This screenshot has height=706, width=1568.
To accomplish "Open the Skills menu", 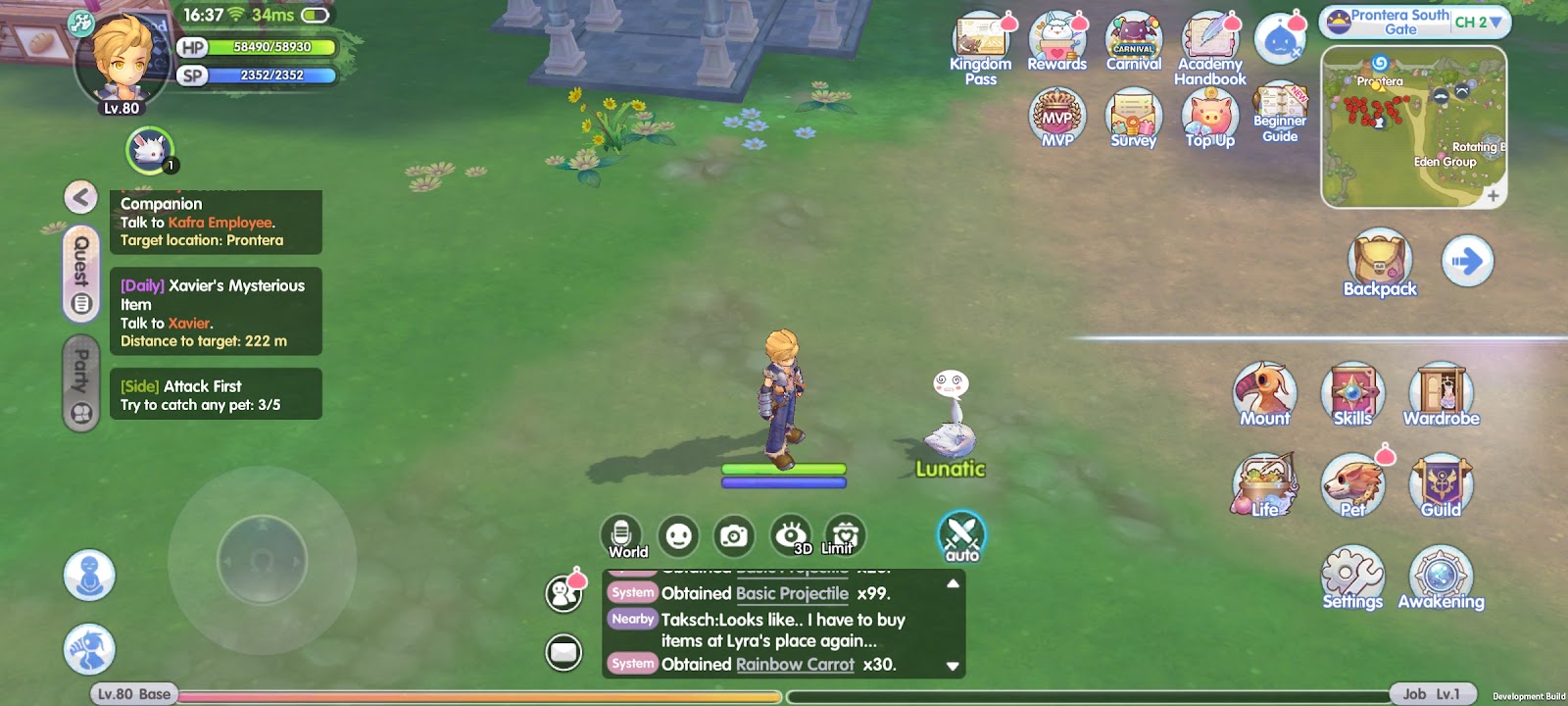I will (x=1352, y=394).
